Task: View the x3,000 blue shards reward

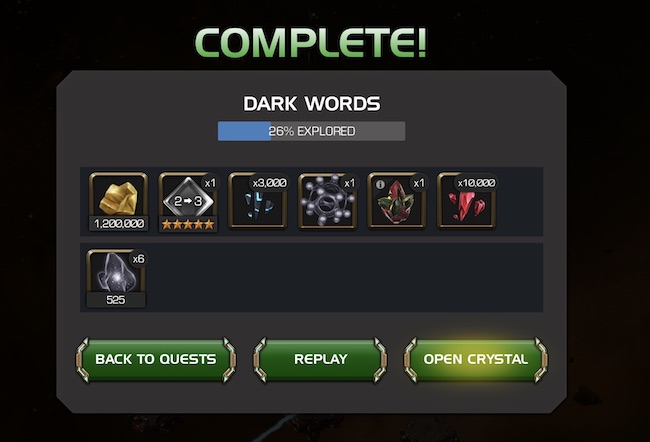Action: (257, 198)
